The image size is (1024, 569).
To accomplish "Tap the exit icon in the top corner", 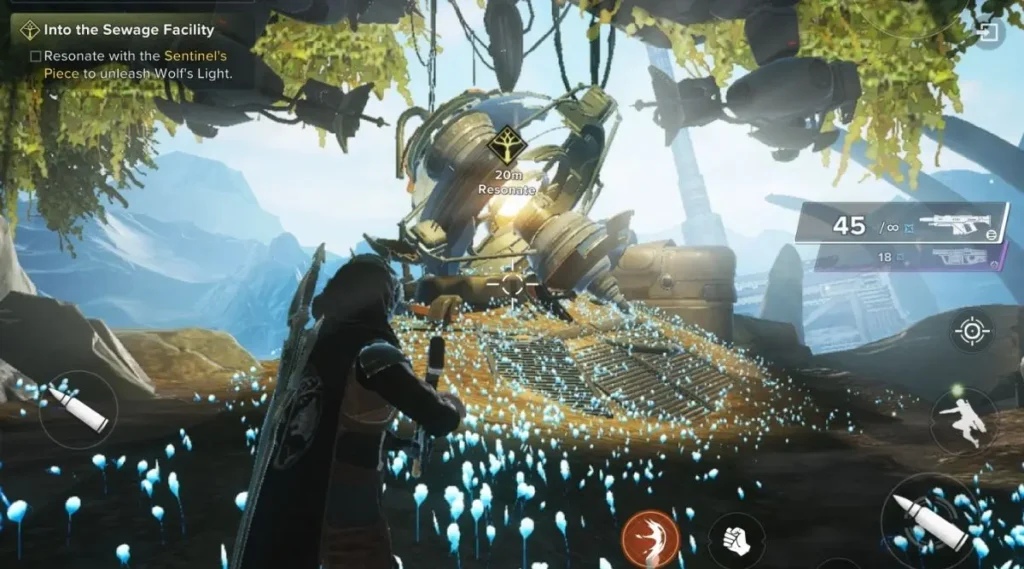I will (988, 35).
